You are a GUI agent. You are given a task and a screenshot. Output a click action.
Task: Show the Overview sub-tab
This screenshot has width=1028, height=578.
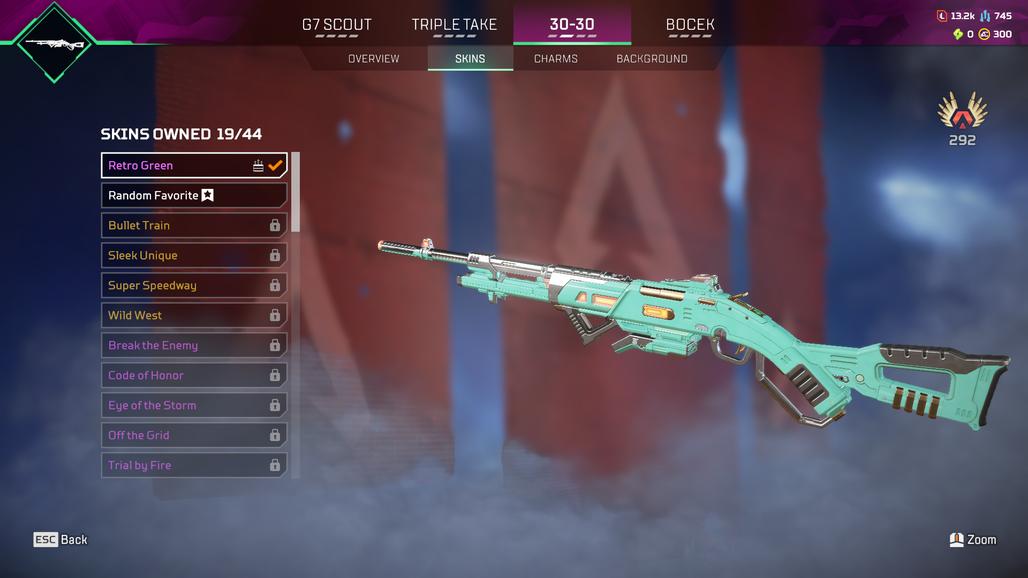pos(373,59)
